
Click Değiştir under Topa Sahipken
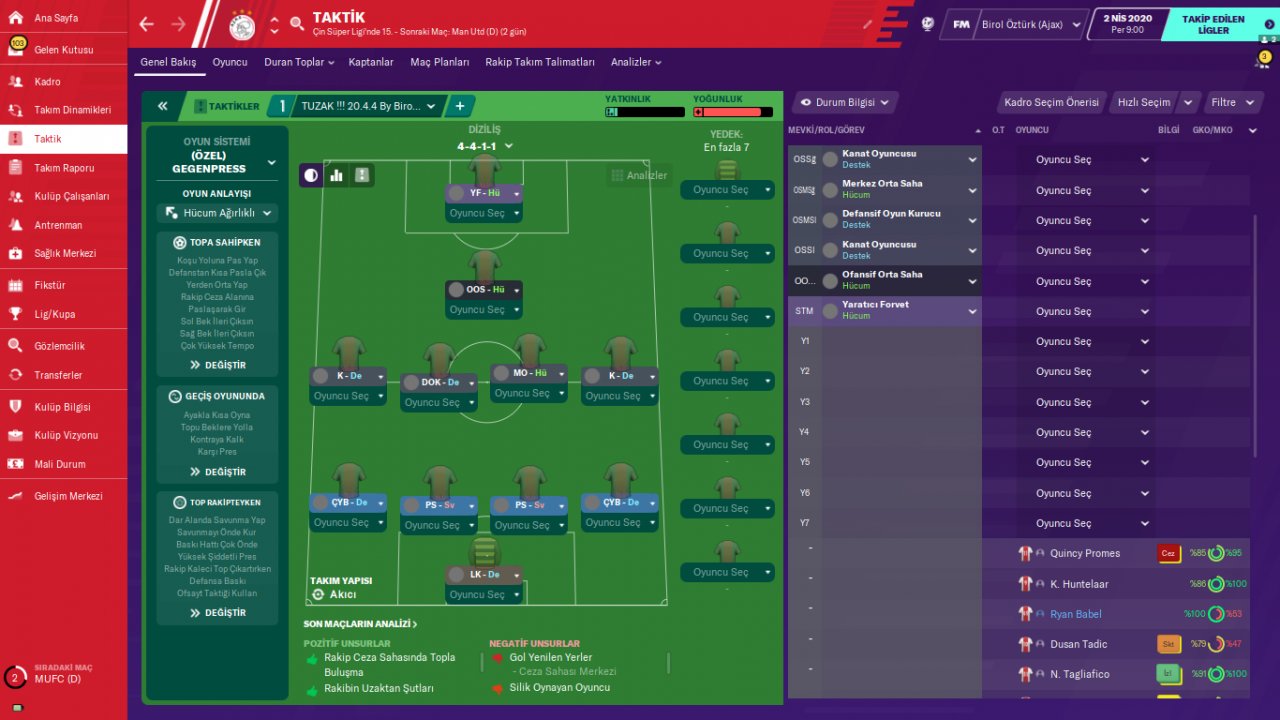click(218, 365)
